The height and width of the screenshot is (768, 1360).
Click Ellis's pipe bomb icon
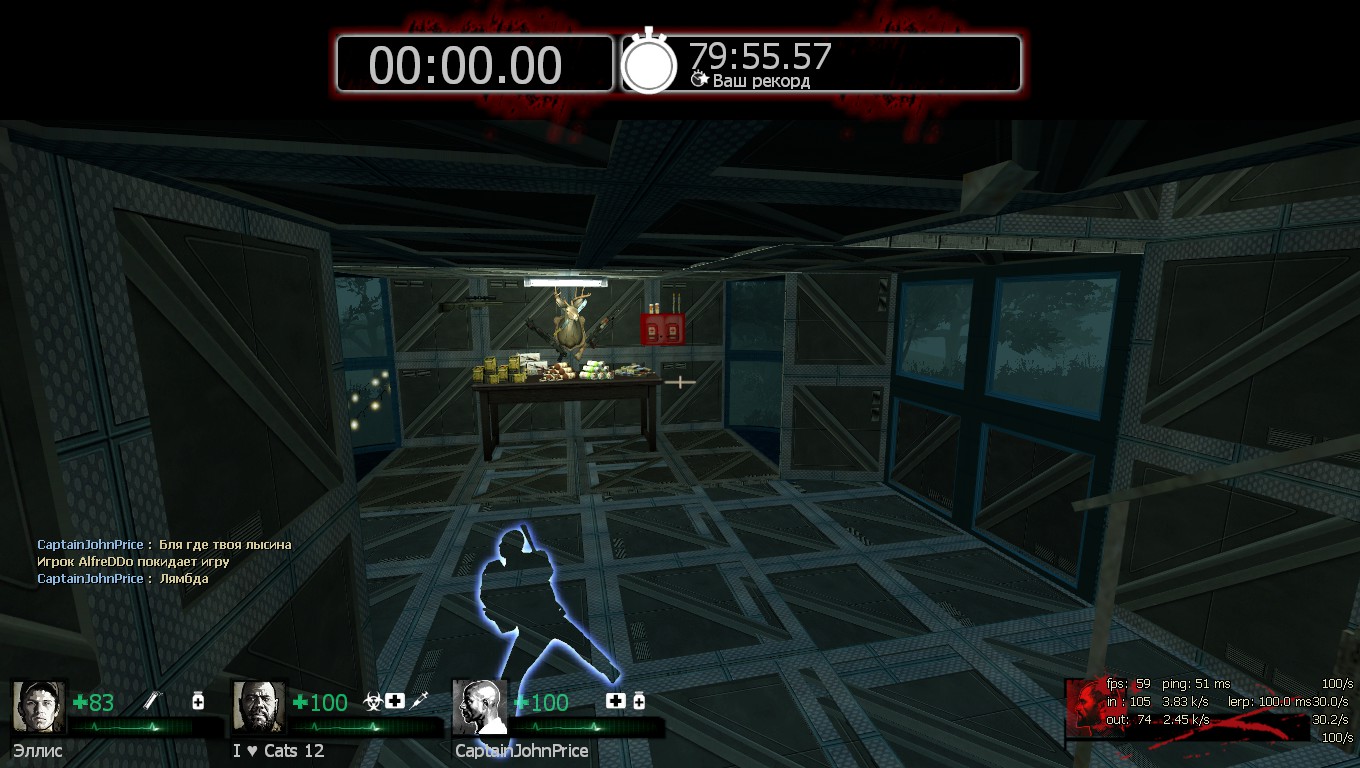(x=153, y=701)
